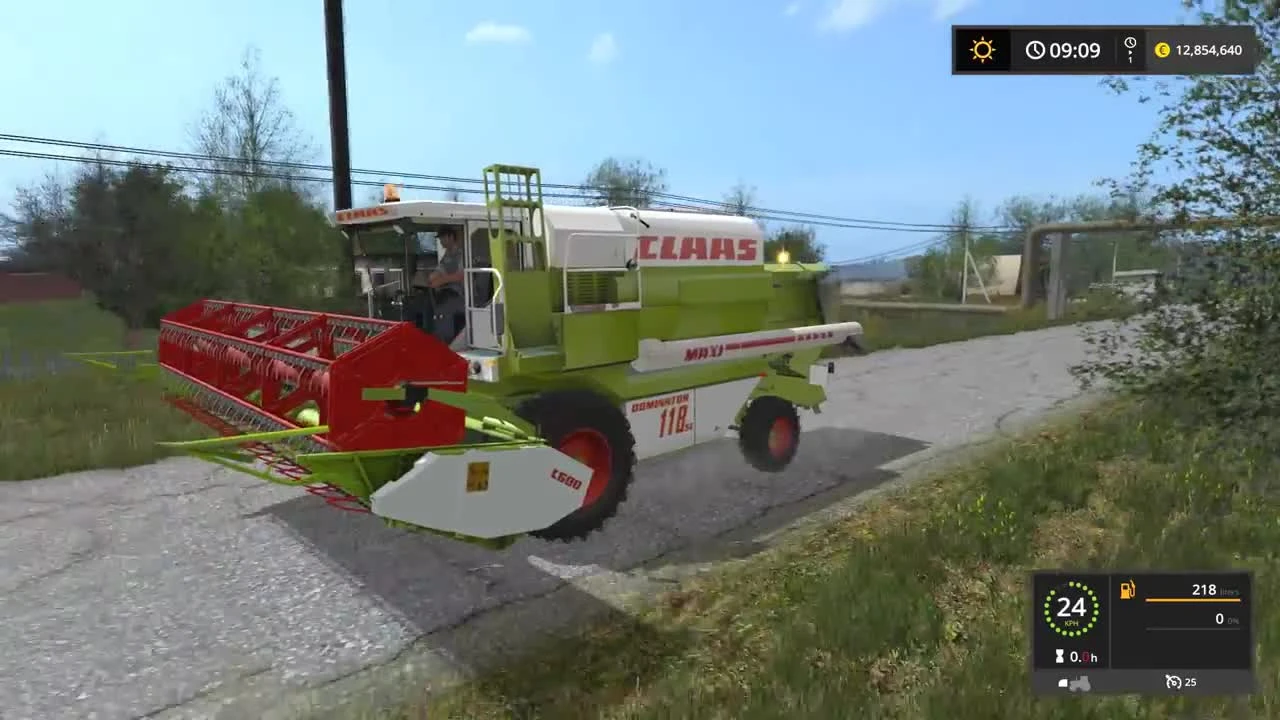The height and width of the screenshot is (720, 1280).
Task: Click the fuel pump icon
Action: tap(1126, 591)
